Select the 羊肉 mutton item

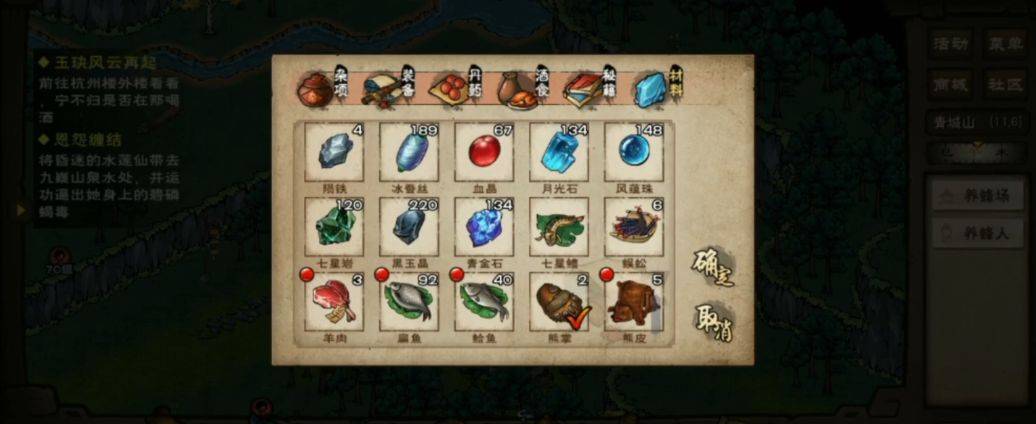tap(334, 302)
